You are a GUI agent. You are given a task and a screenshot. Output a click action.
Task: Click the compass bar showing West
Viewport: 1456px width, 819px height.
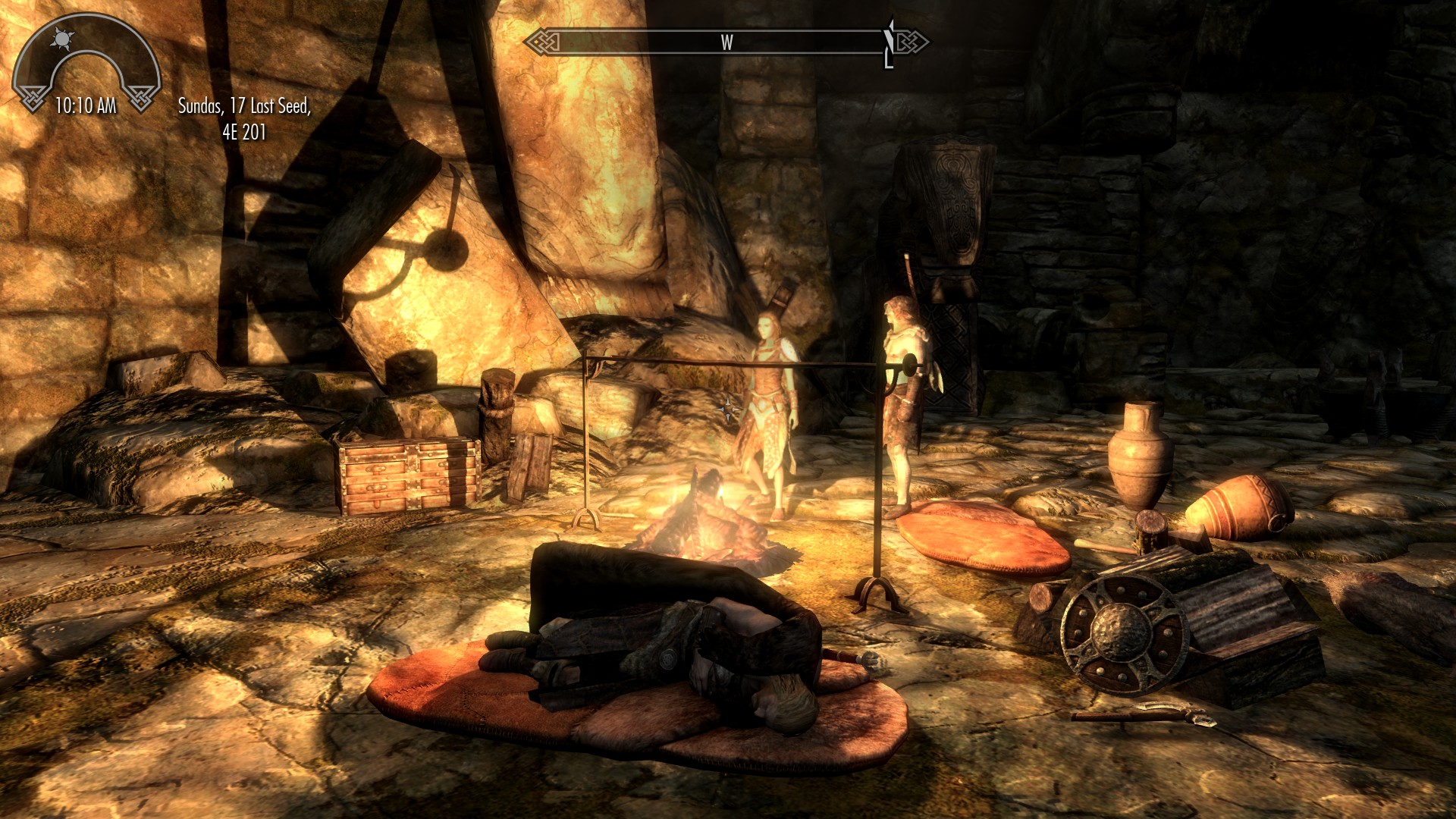click(x=726, y=42)
